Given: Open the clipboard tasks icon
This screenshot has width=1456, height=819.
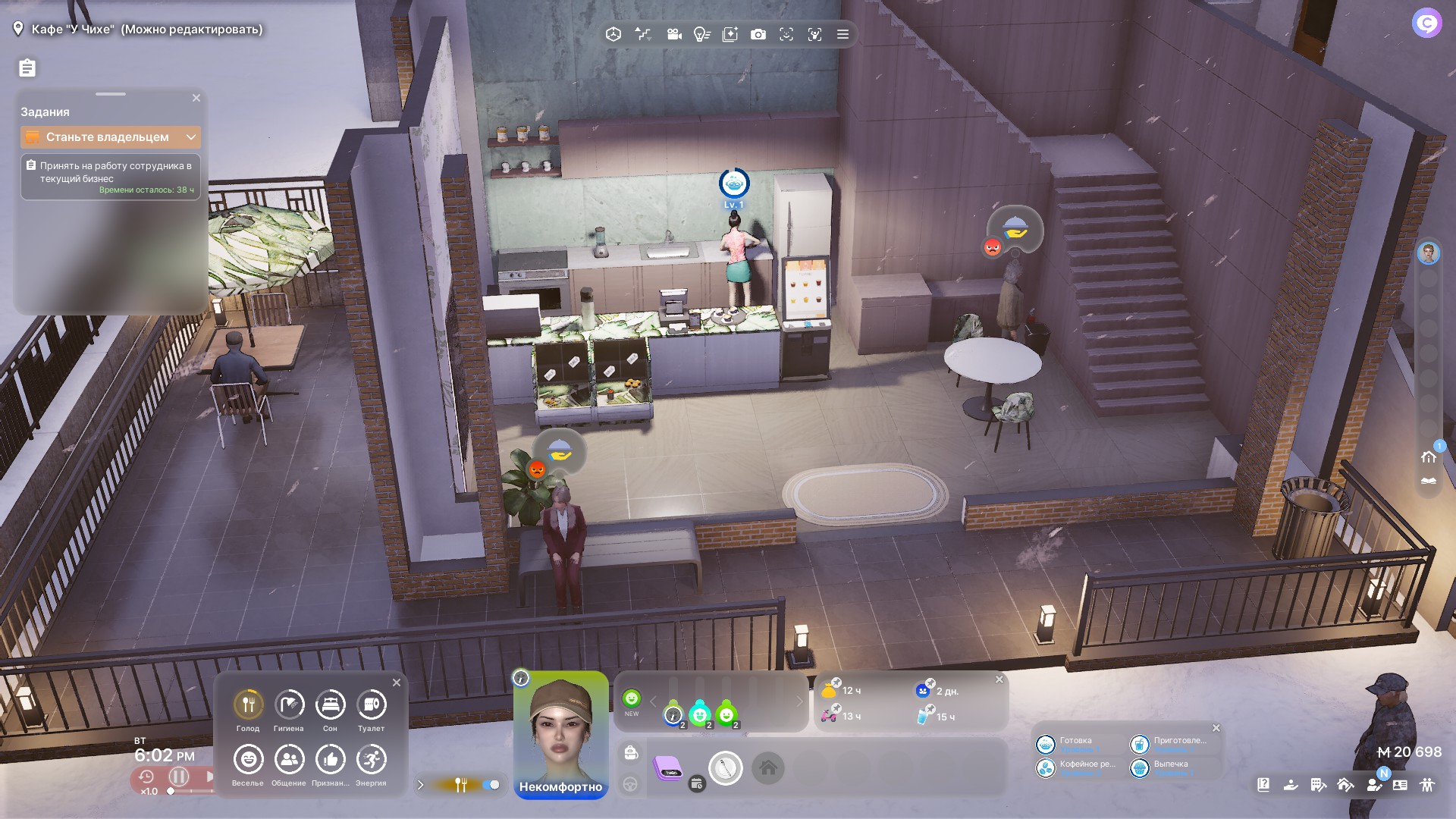Looking at the screenshot, I should (x=27, y=68).
